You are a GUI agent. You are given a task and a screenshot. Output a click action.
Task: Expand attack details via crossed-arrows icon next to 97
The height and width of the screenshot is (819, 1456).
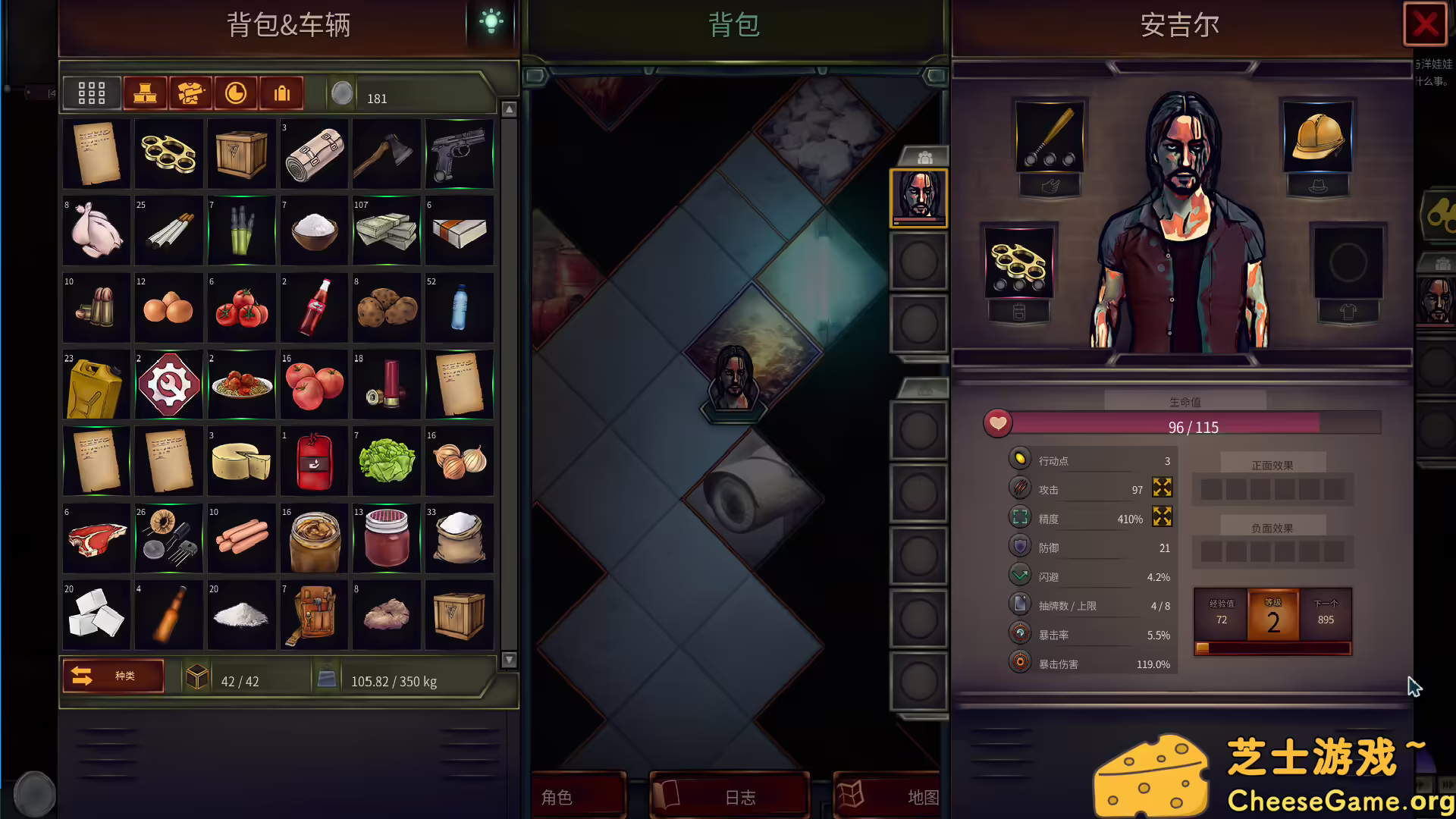pos(1162,488)
